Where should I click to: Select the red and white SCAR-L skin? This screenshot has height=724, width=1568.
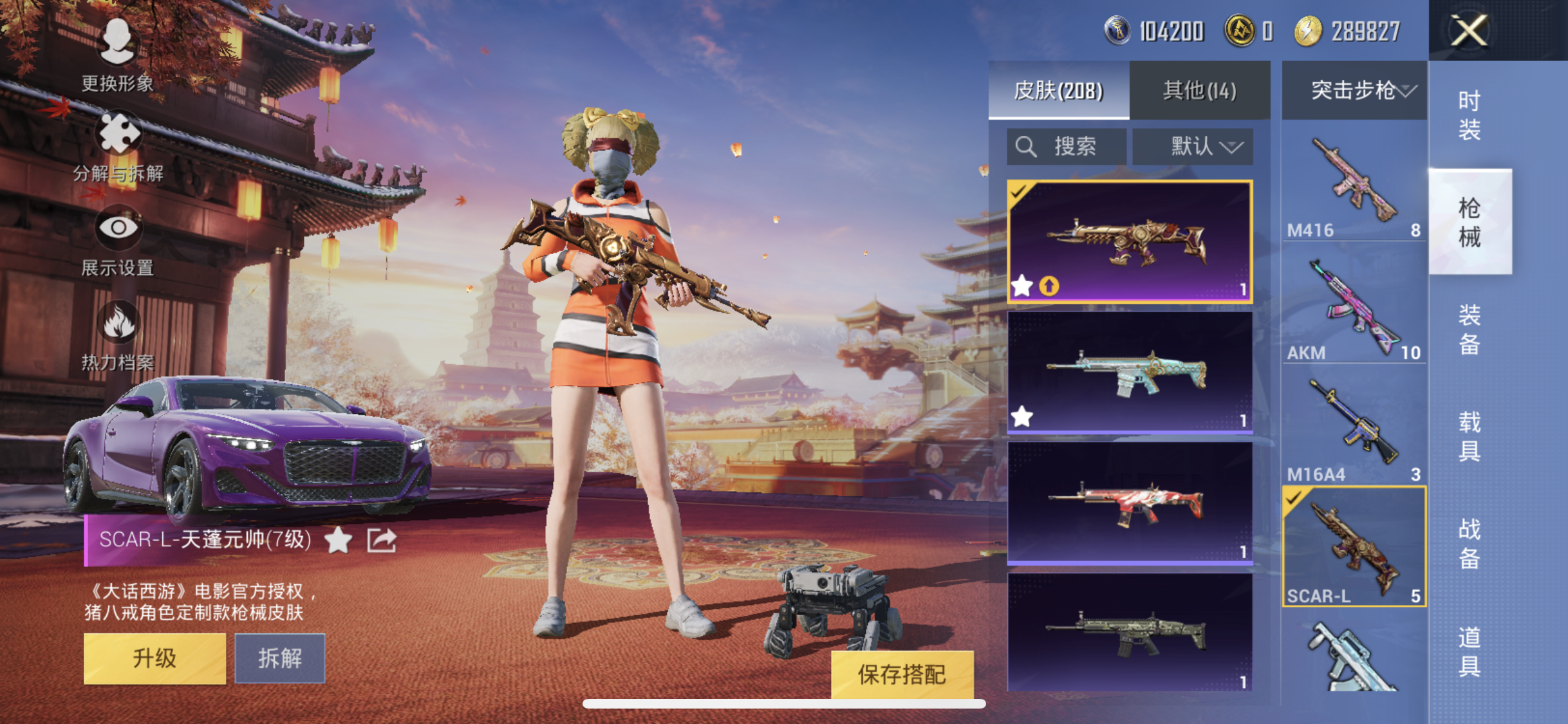point(1130,503)
